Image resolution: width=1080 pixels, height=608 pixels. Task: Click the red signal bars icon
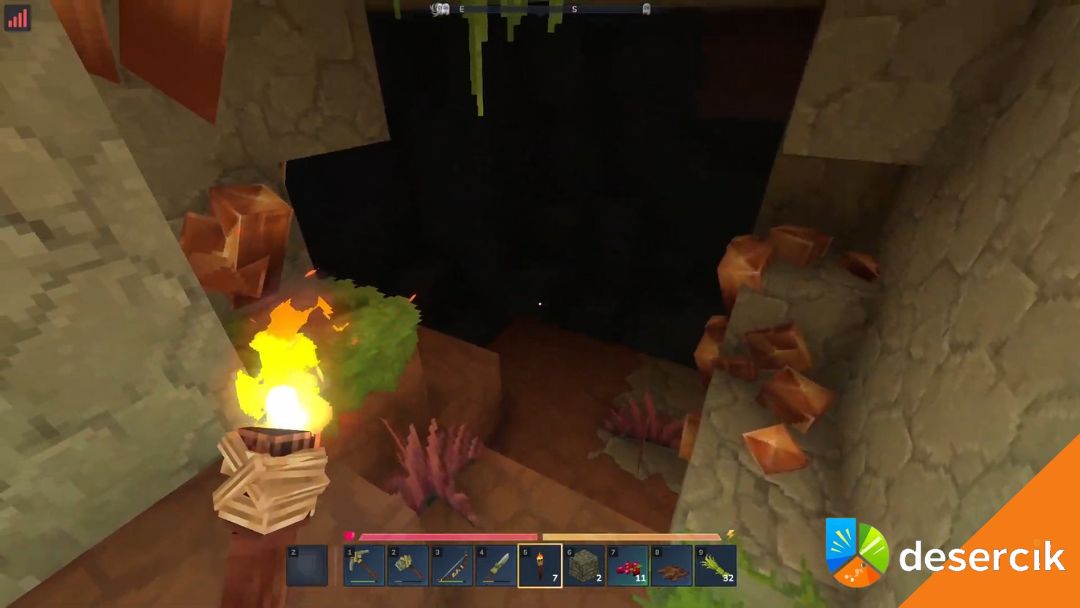coord(18,18)
